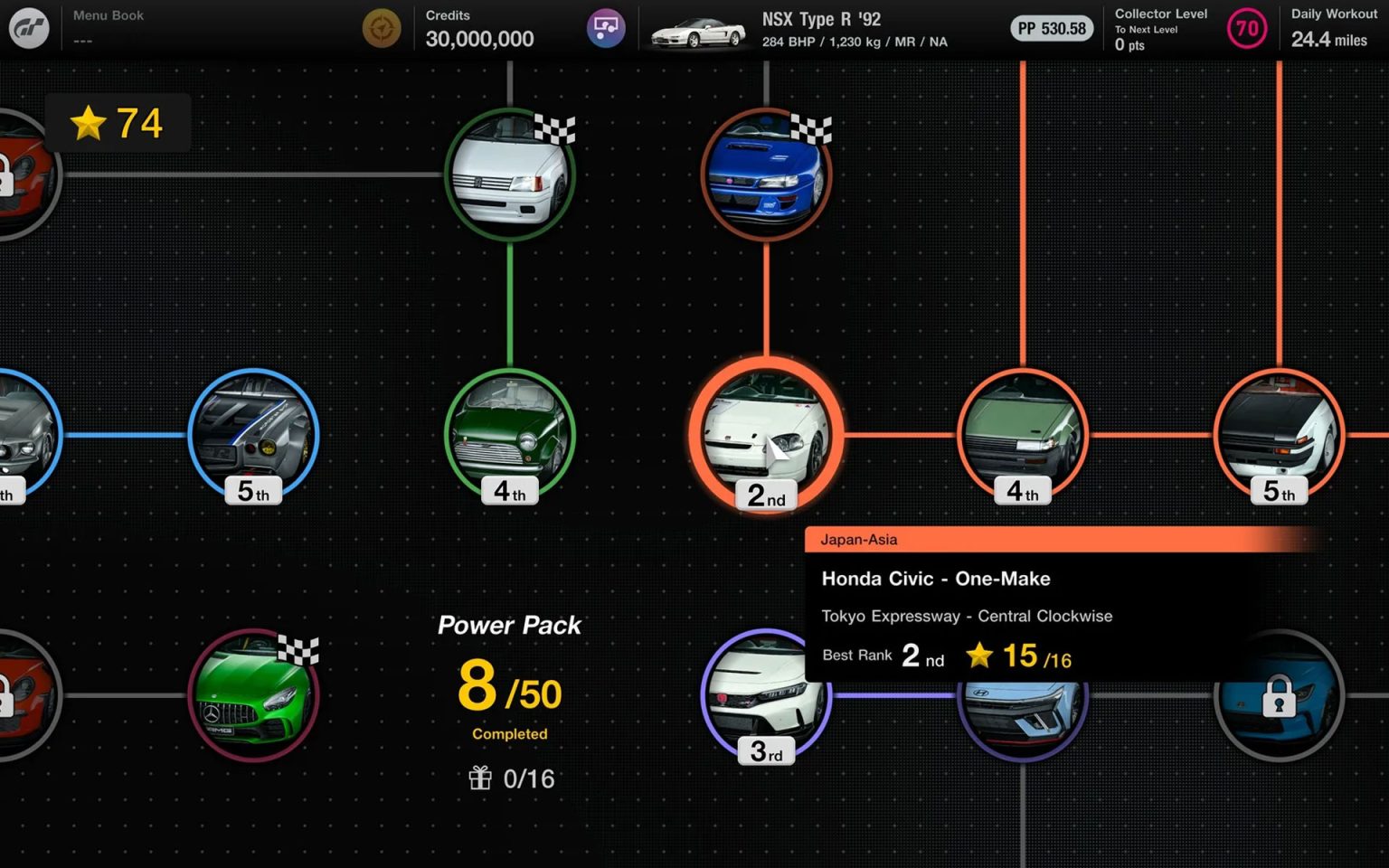Open the Tokyo Expressway Central Clockwise track link
This screenshot has width=1389, height=868.
(x=967, y=616)
